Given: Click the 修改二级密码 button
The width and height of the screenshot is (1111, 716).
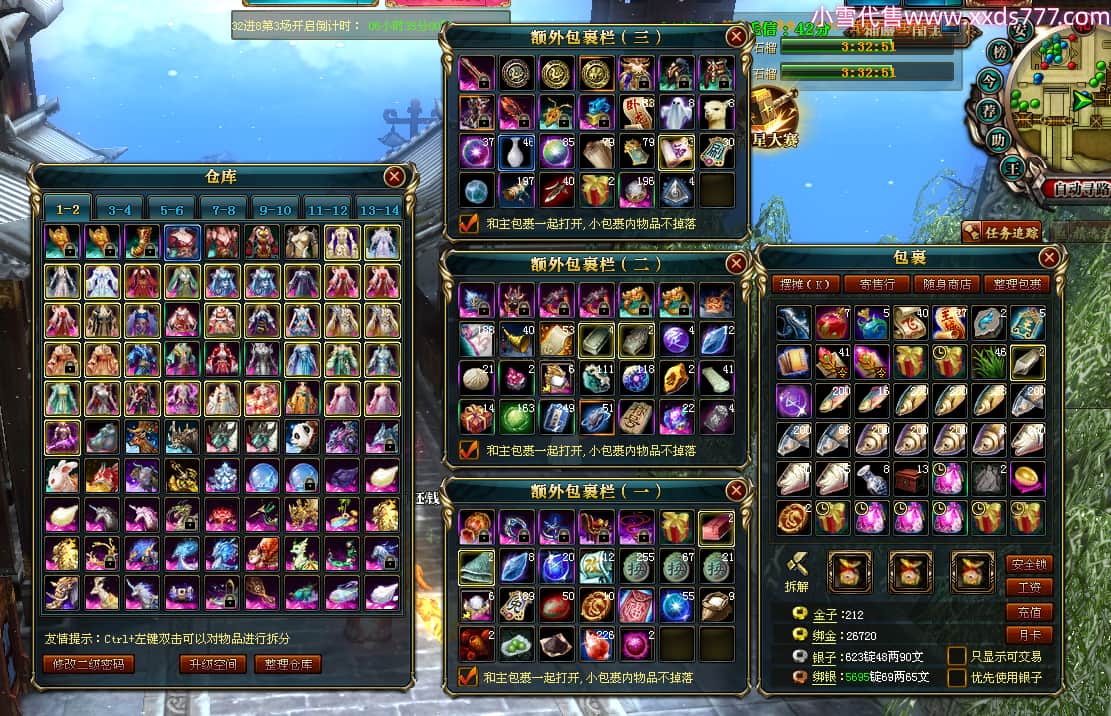Looking at the screenshot, I should [88, 664].
